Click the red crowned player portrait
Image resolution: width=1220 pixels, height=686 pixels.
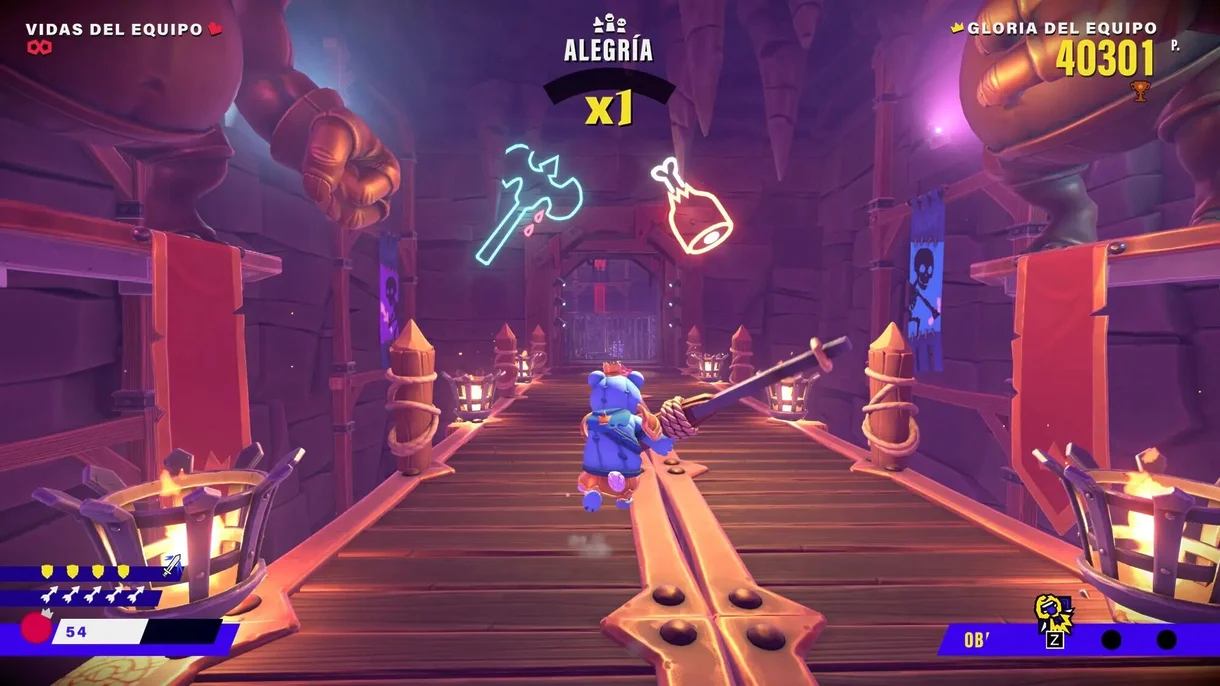pos(37,627)
